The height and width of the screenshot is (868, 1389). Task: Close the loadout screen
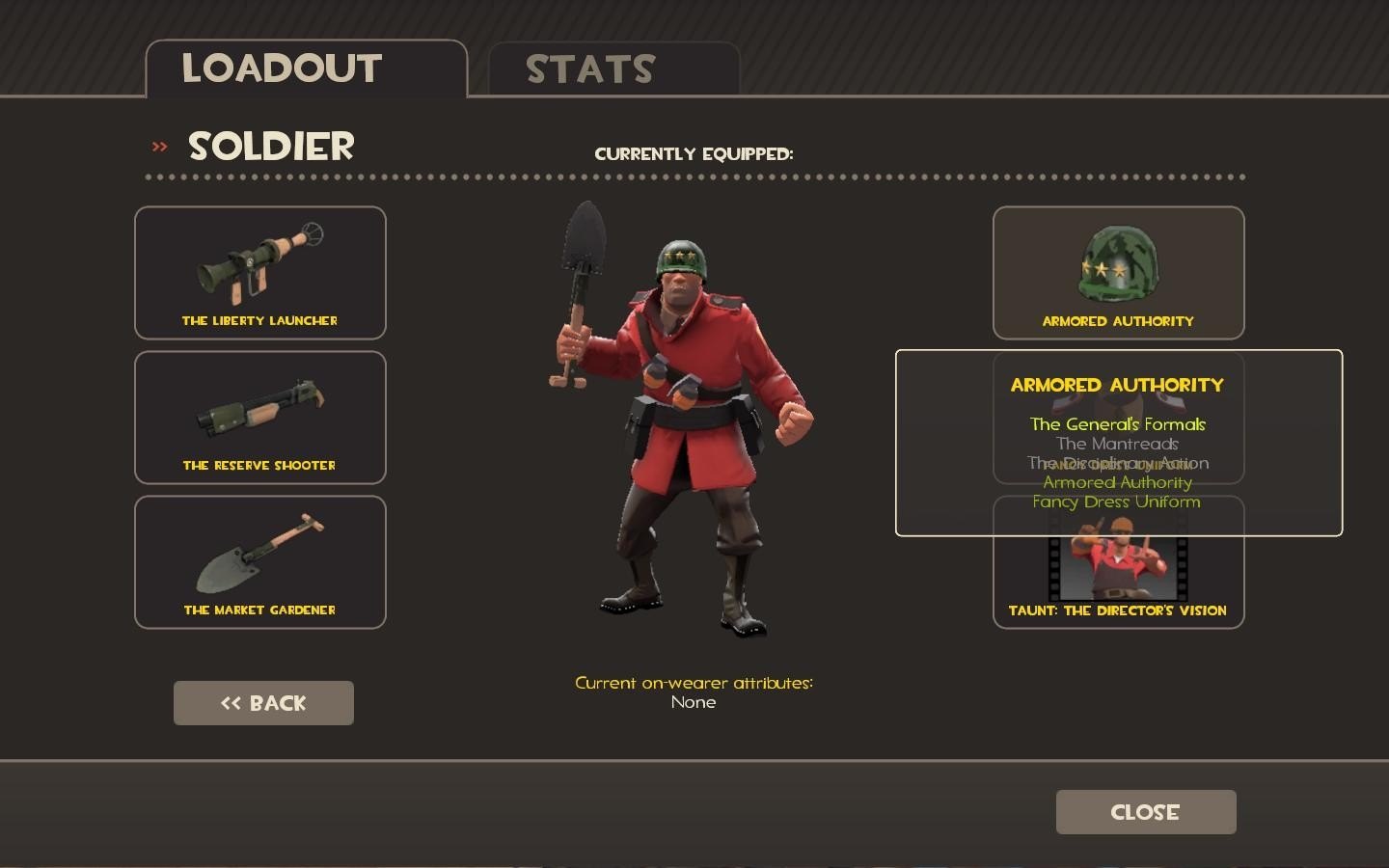click(1146, 812)
